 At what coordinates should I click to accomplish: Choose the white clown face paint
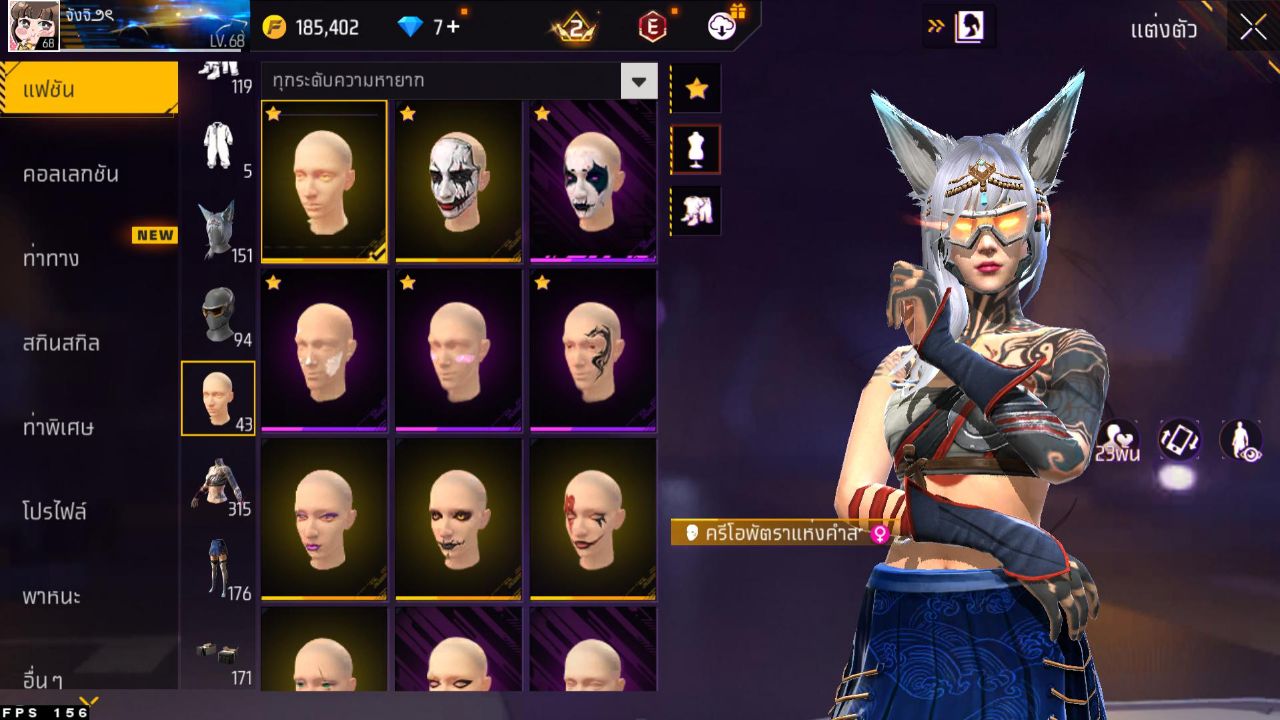point(458,180)
